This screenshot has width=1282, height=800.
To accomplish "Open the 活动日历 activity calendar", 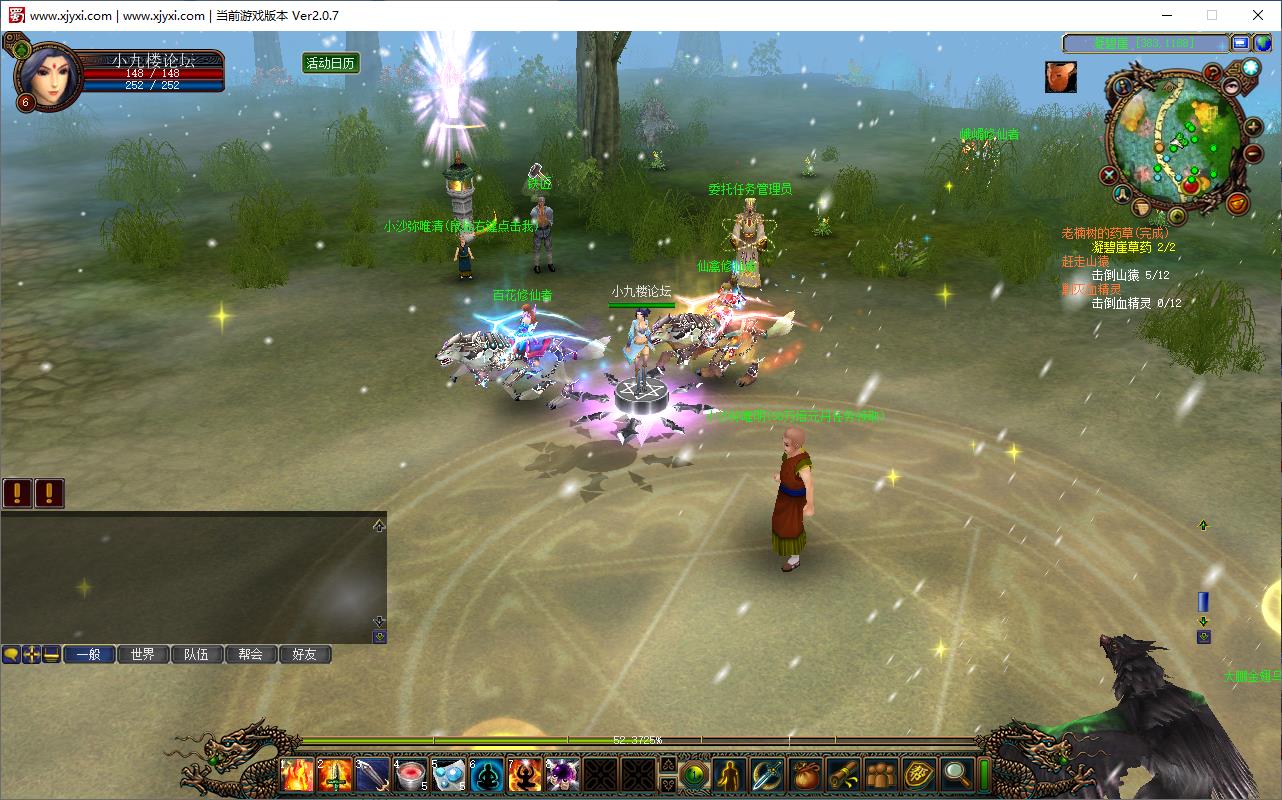I will (331, 63).
